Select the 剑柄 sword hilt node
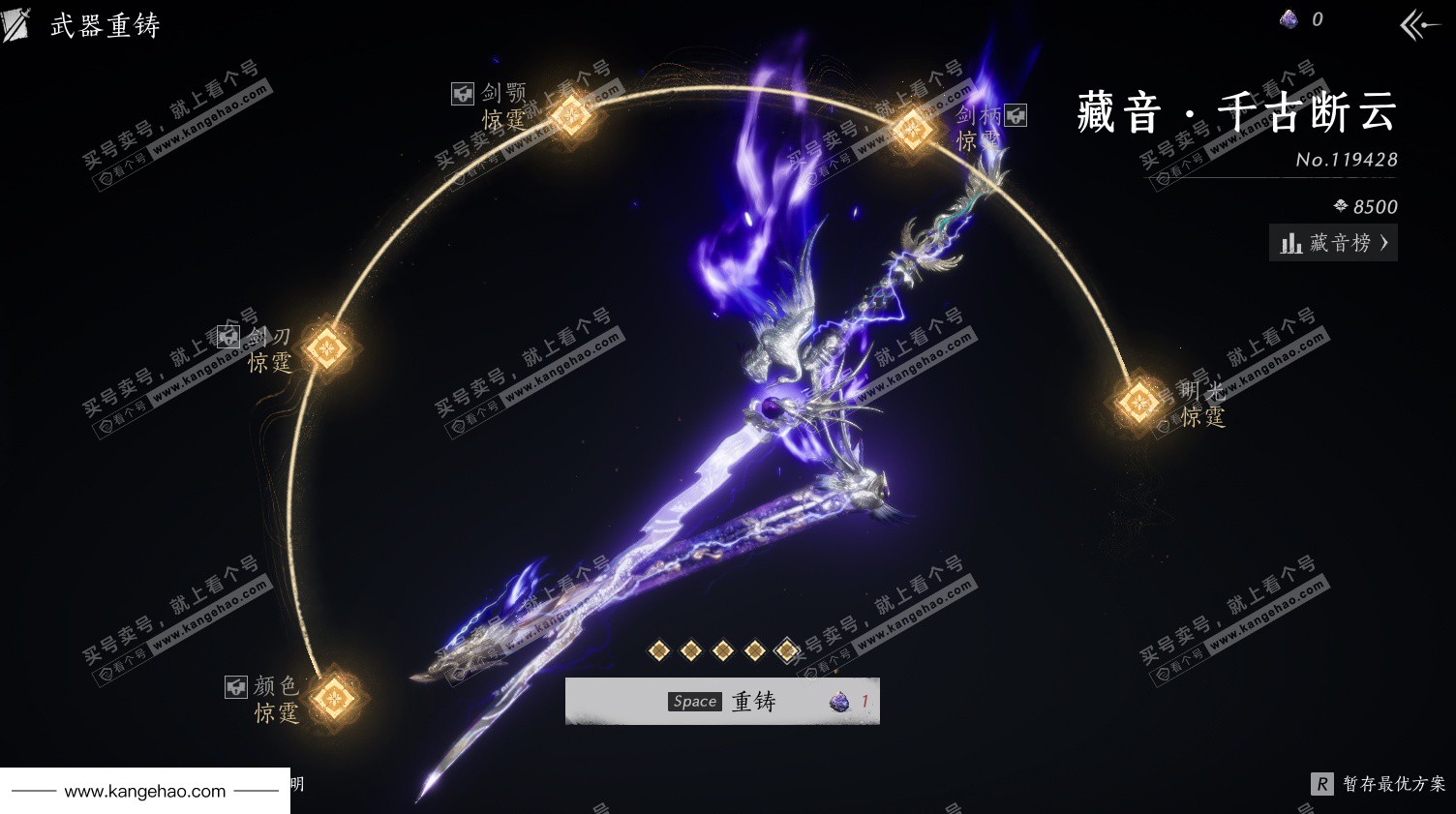The width and height of the screenshot is (1456, 814). point(911,129)
